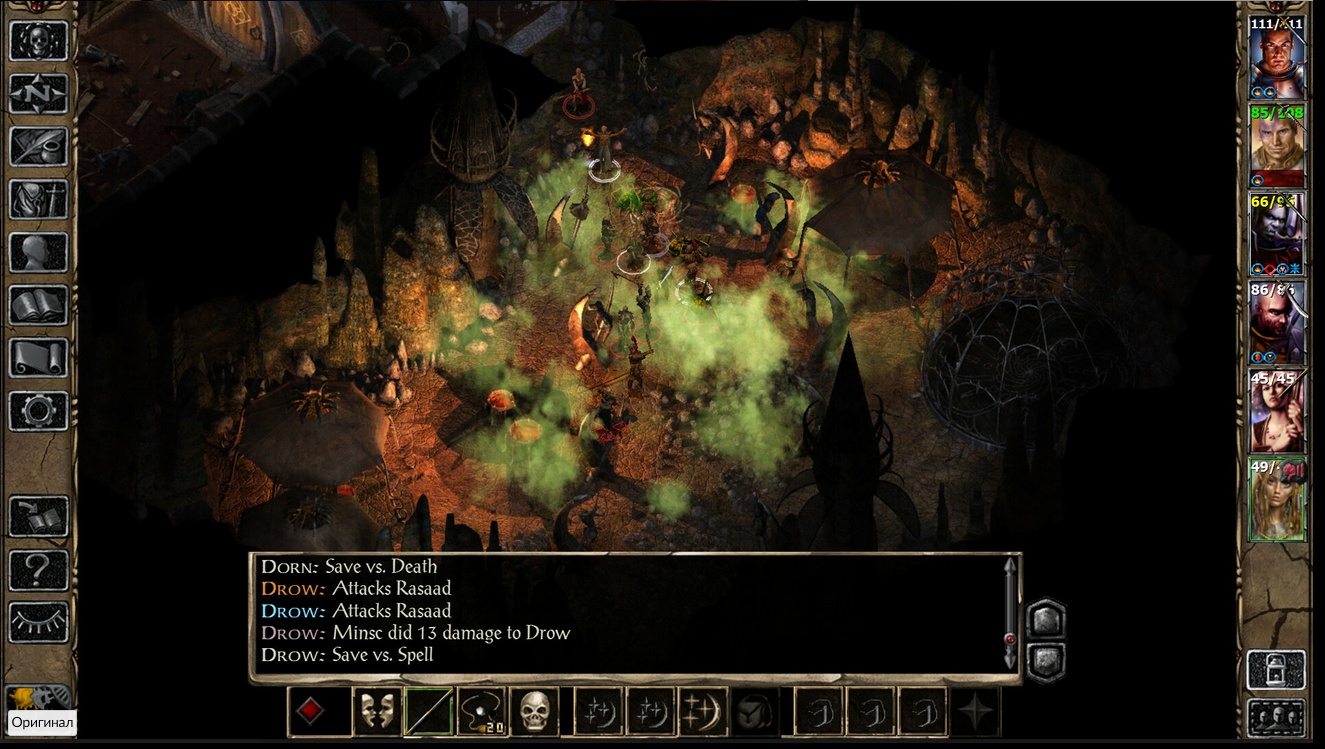
Task: Open the priest spells scroll icon
Action: click(39, 358)
